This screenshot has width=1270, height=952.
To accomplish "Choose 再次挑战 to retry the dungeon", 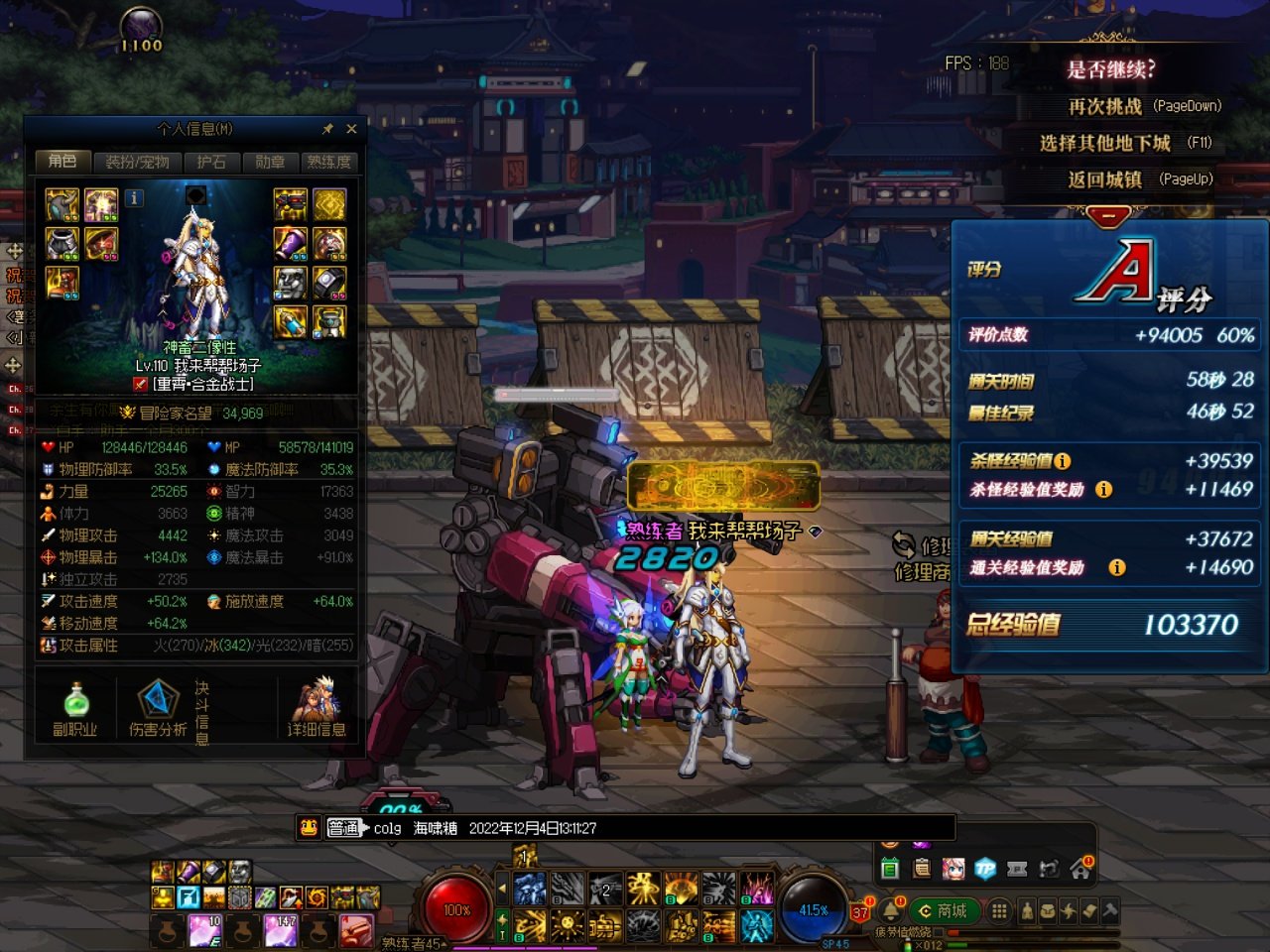I will [1105, 106].
